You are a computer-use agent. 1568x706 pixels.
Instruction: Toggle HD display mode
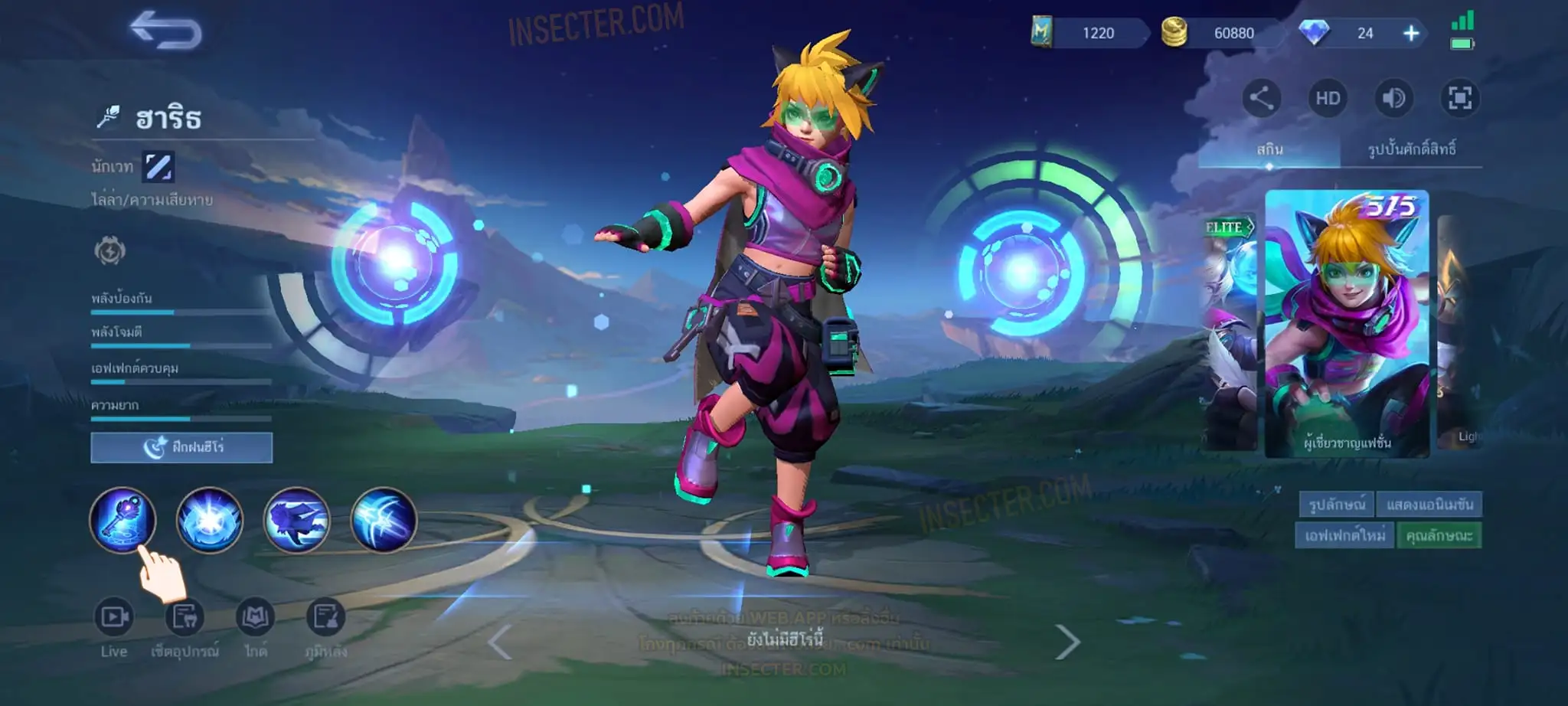tap(1328, 98)
